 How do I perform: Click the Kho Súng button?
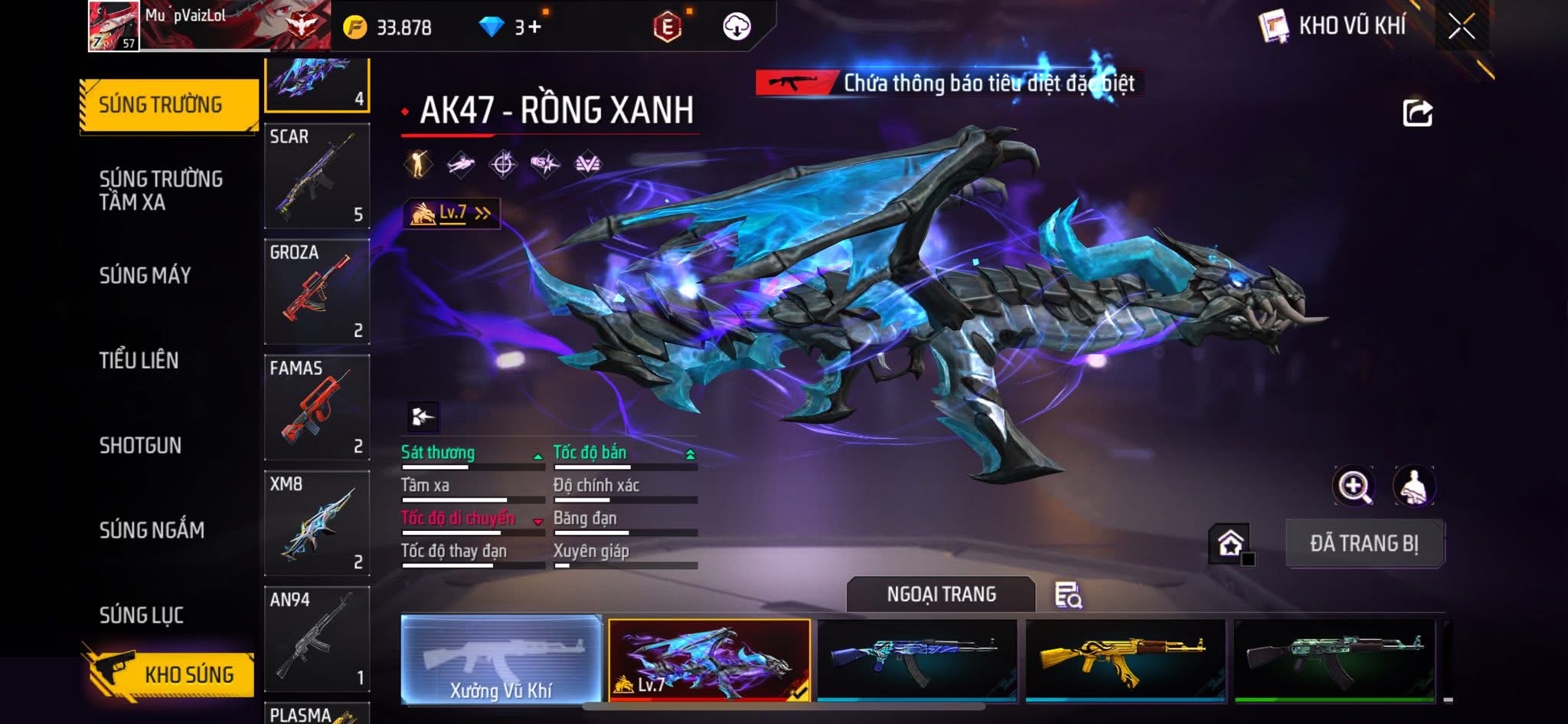[x=170, y=674]
